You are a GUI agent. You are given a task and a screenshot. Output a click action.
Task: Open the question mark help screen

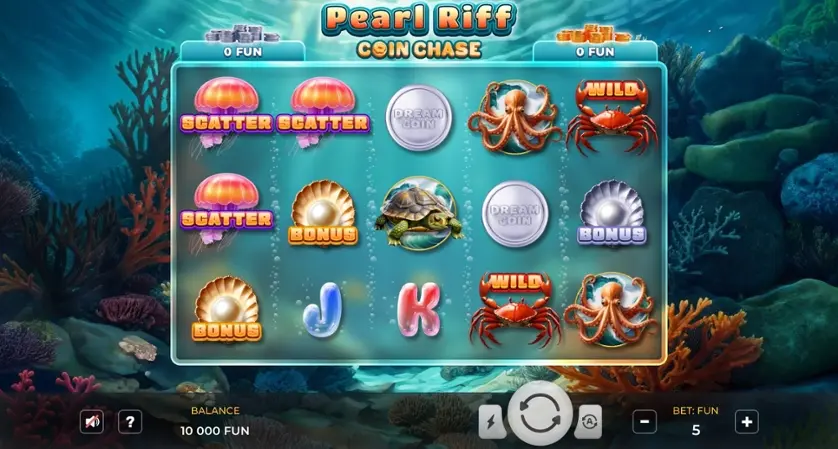click(130, 421)
